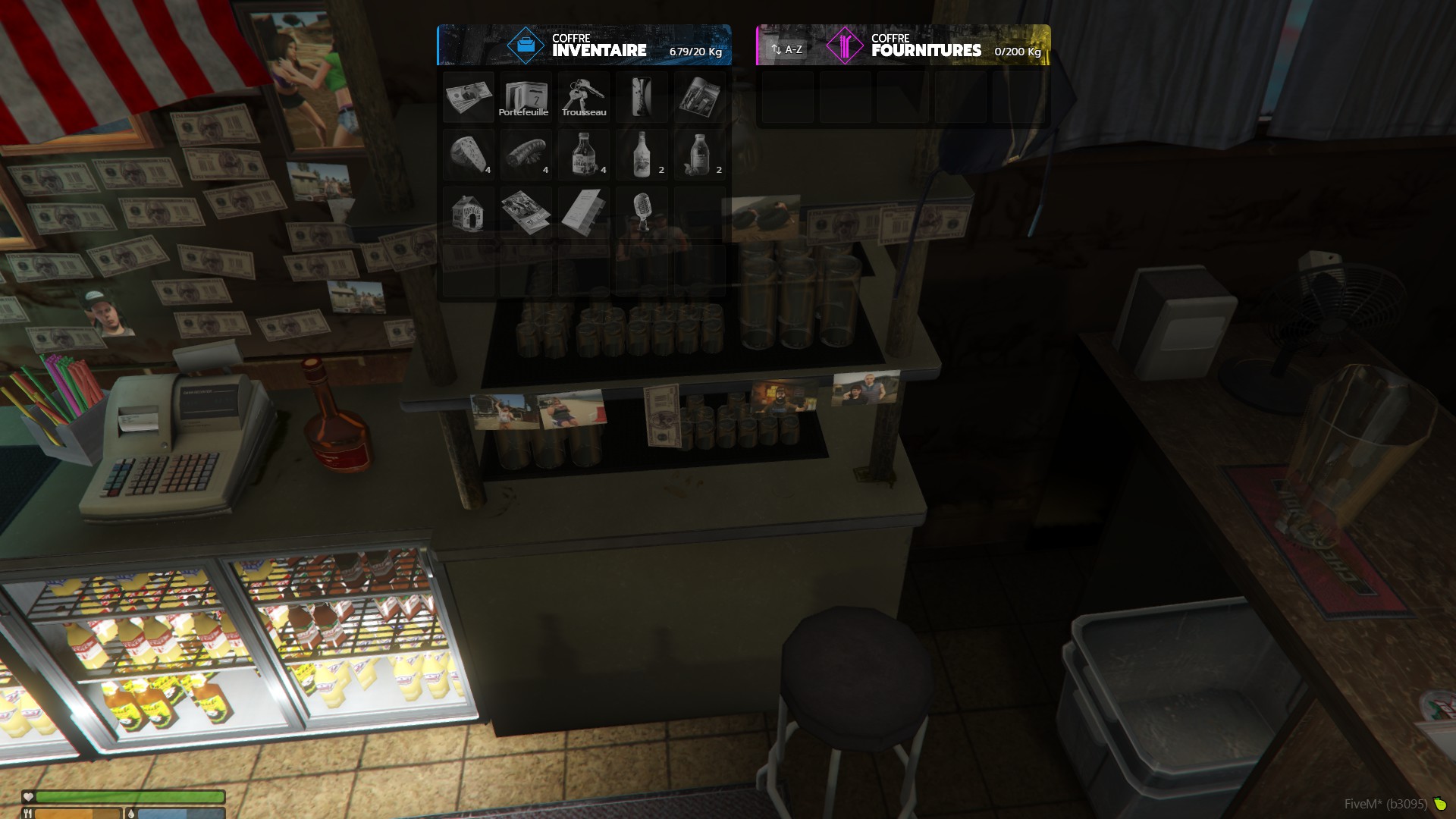
Task: Choose the bottle with berries slot
Action: coord(699,155)
